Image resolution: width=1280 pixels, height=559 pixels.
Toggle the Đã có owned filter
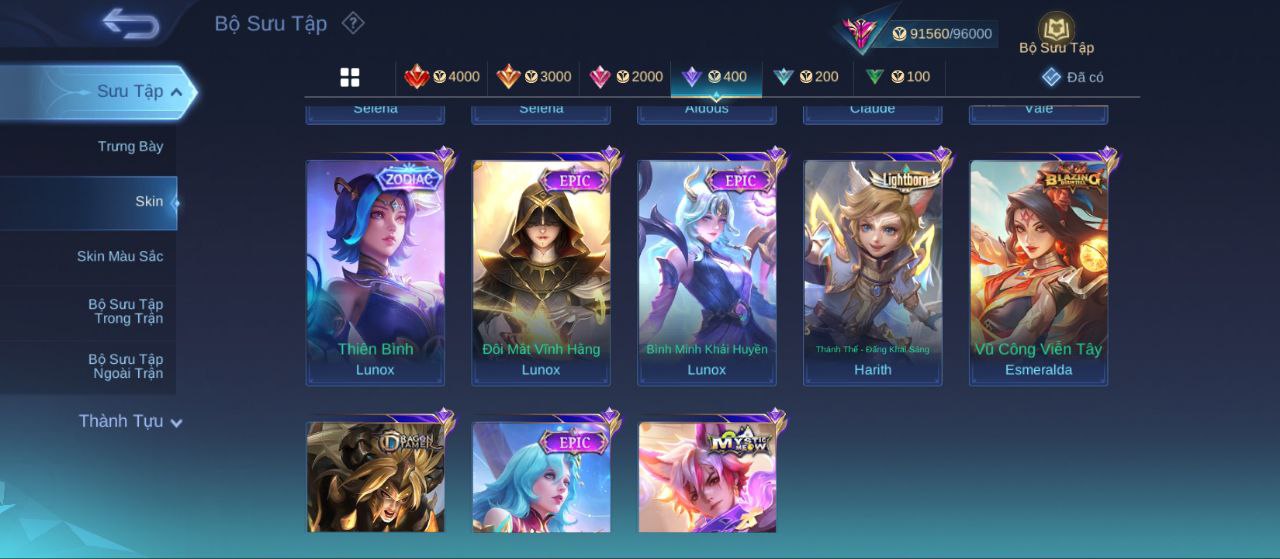pyautogui.click(x=1072, y=77)
